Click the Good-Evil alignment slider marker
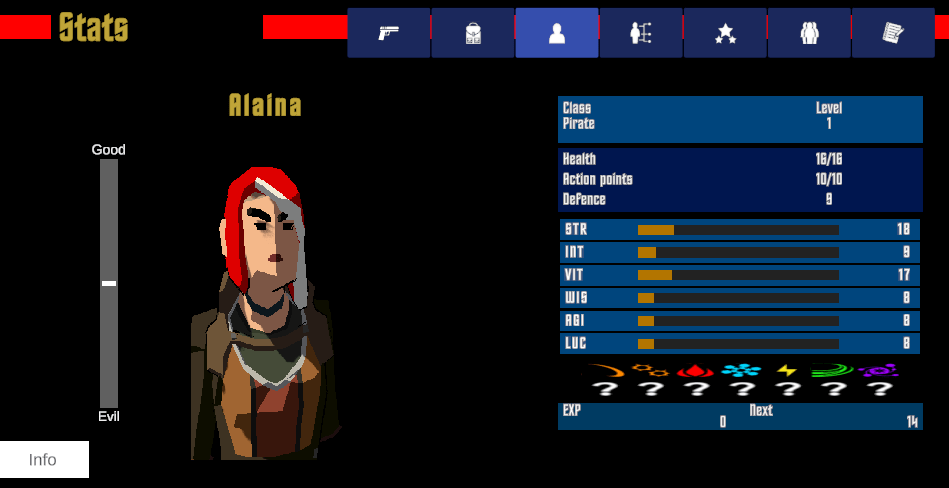This screenshot has width=949, height=488. [109, 284]
